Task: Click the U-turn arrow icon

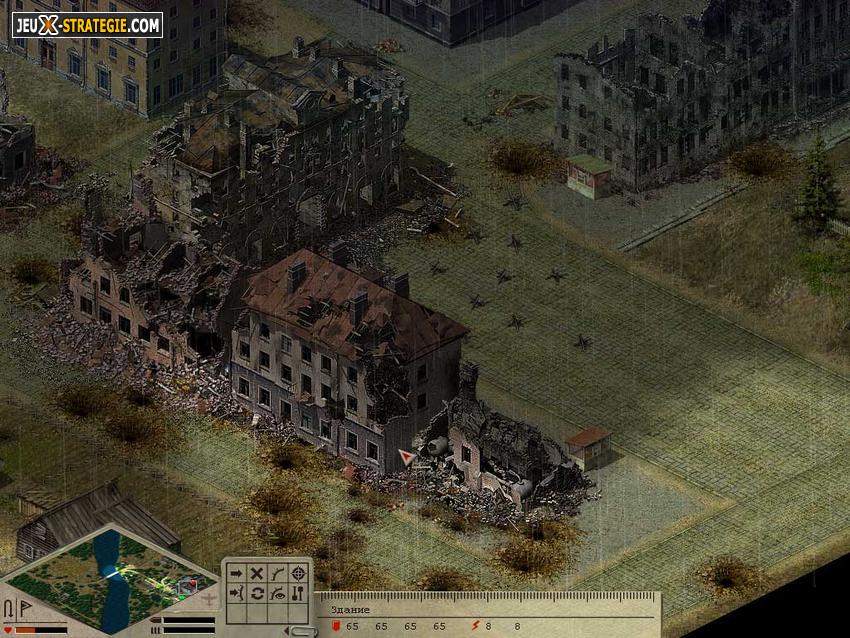Action: [x=9, y=609]
